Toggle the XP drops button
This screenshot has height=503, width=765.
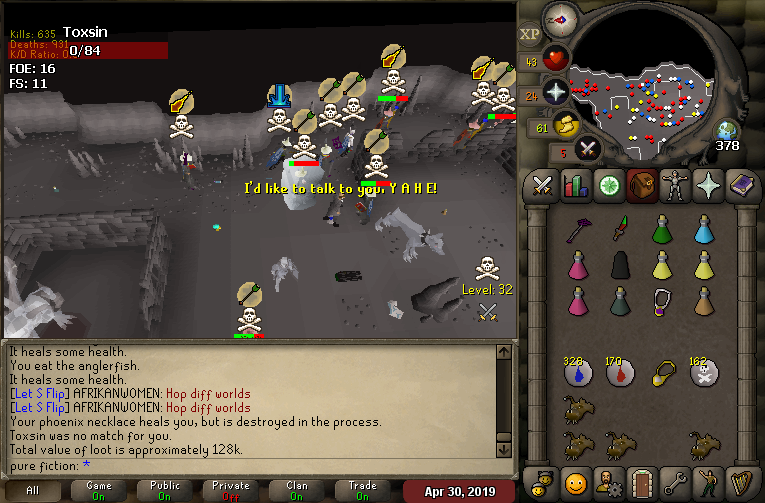(x=530, y=34)
